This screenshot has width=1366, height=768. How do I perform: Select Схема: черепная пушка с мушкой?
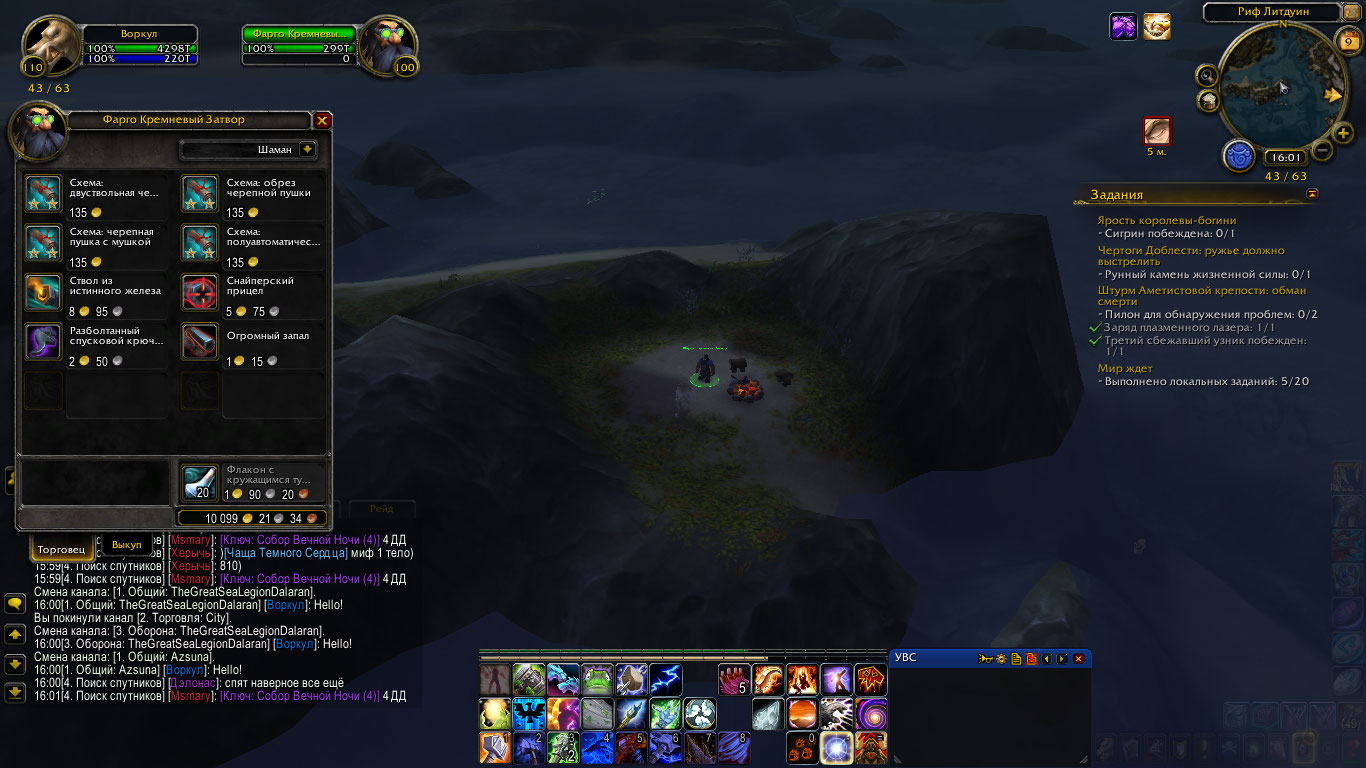(x=43, y=243)
